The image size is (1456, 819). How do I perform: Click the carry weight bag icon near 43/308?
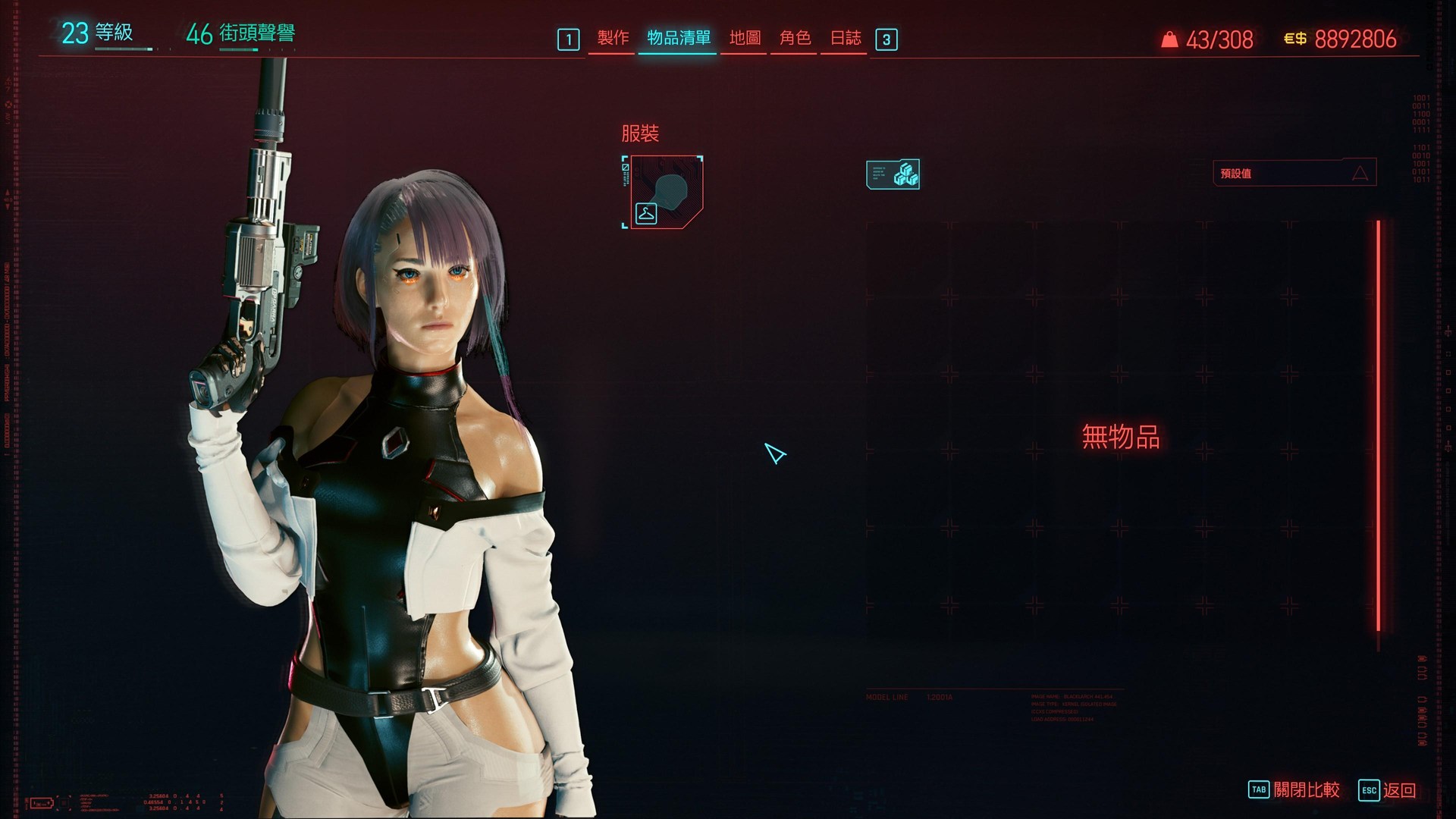click(1169, 40)
